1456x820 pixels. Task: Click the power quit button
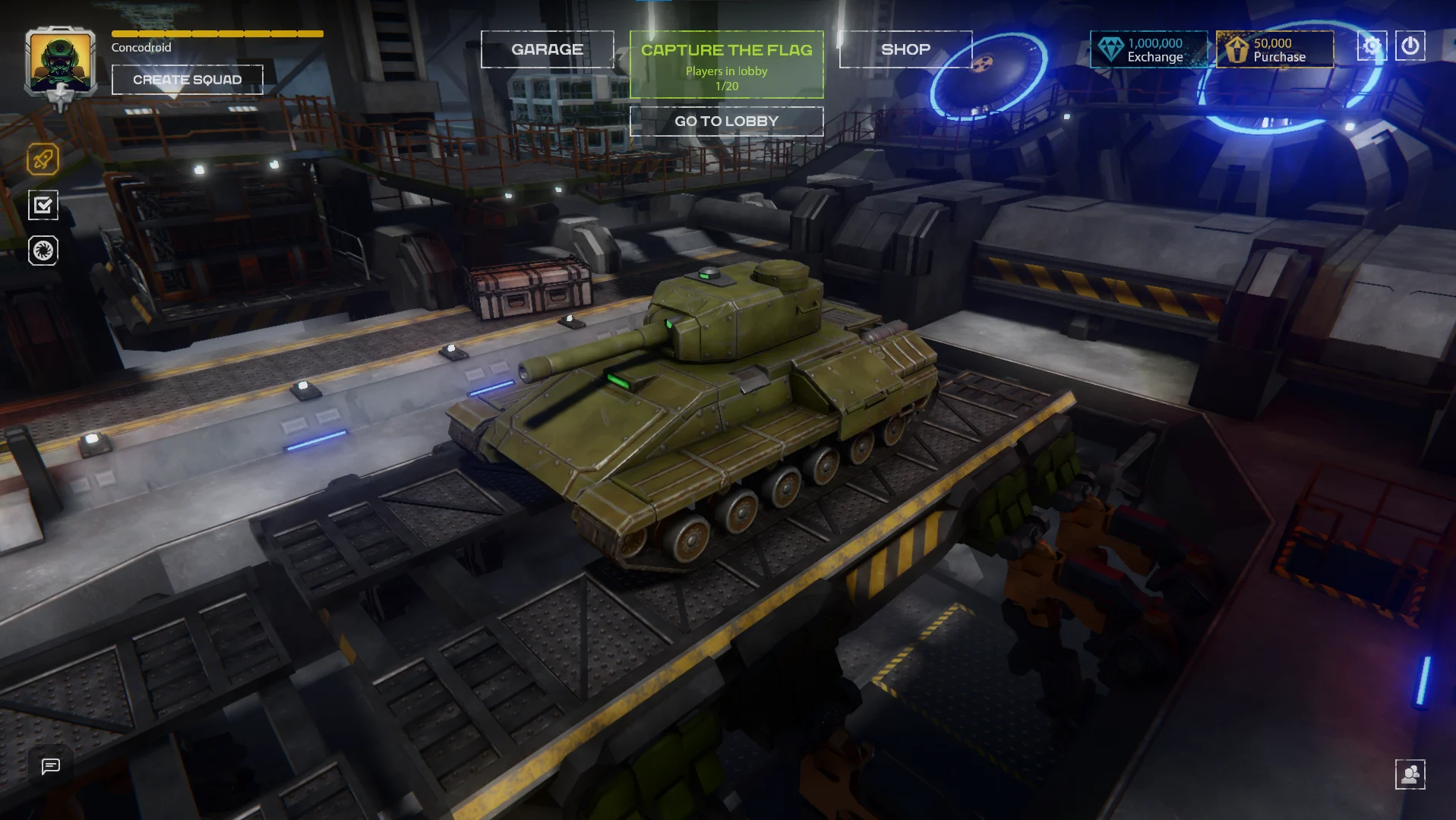pos(1410,46)
